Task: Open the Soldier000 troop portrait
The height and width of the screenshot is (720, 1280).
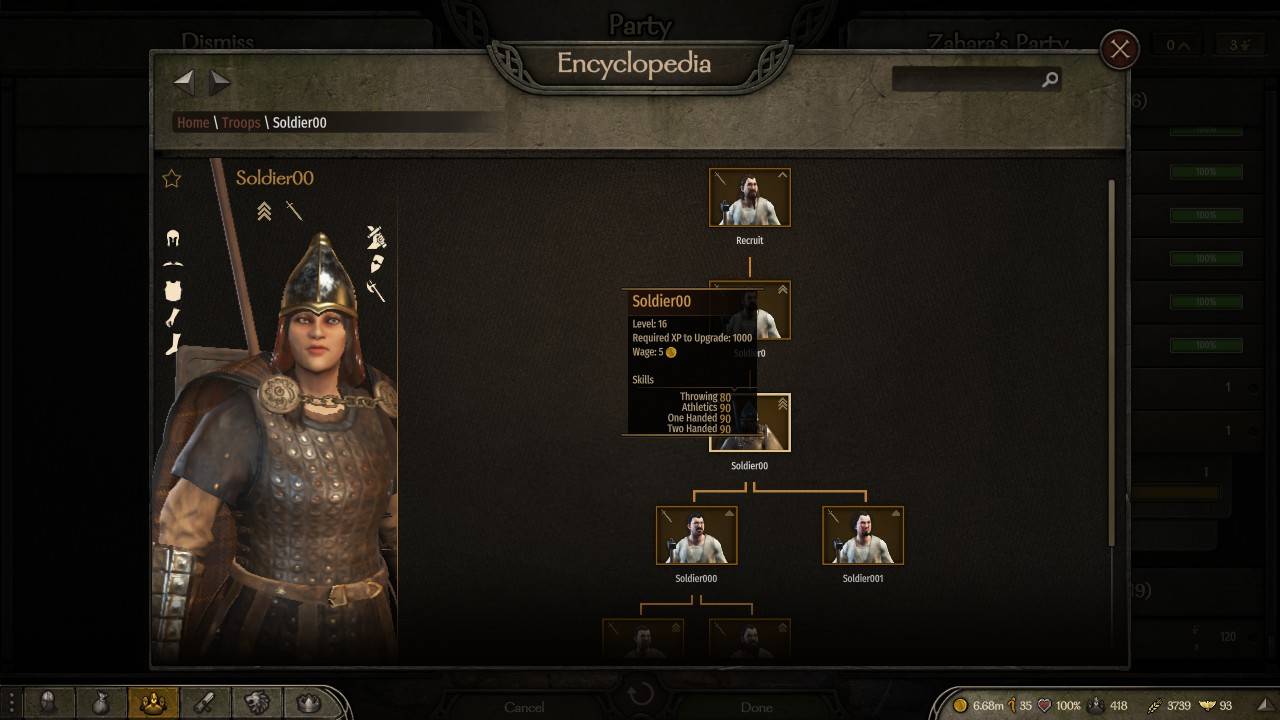Action: (x=696, y=536)
